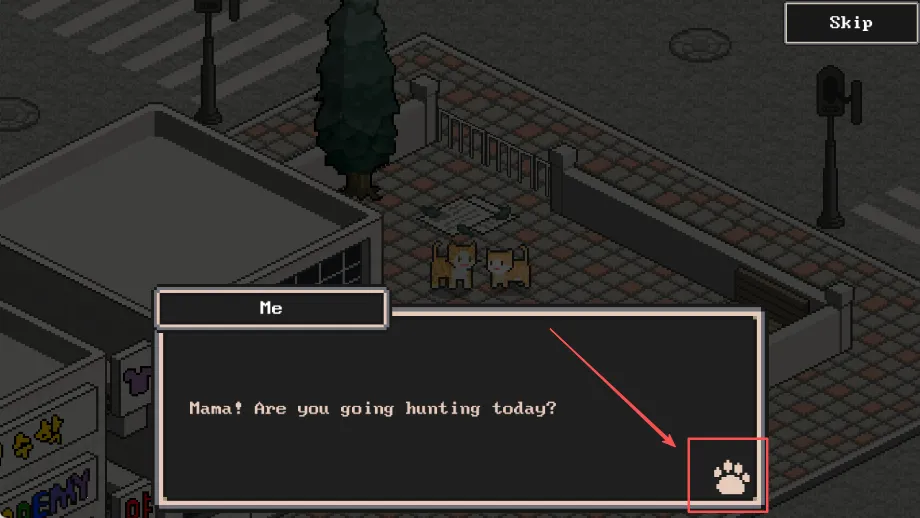Advance dialogue with the paw icon
The image size is (920, 518).
coord(731,478)
